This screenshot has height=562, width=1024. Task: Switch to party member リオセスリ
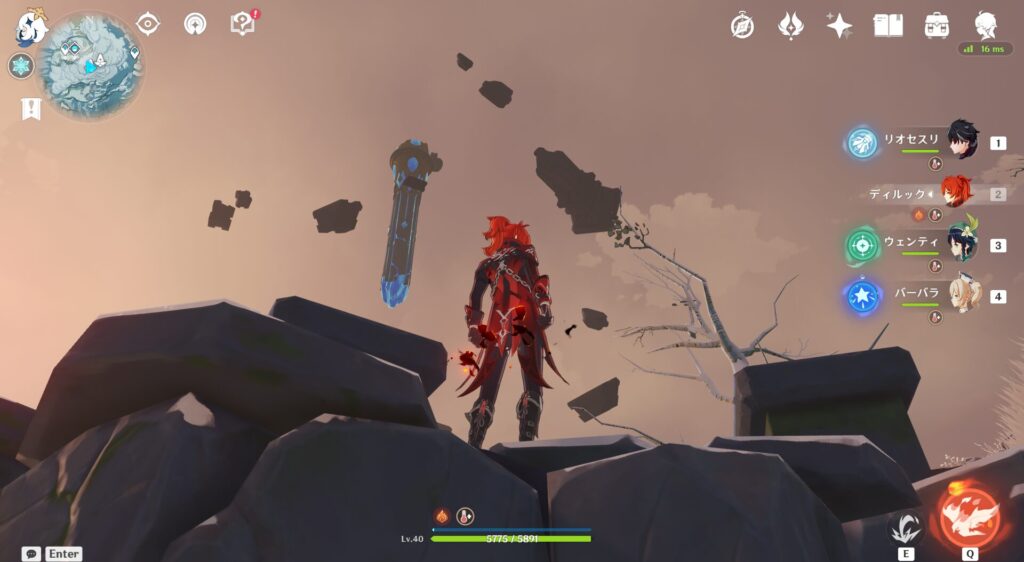tap(962, 142)
